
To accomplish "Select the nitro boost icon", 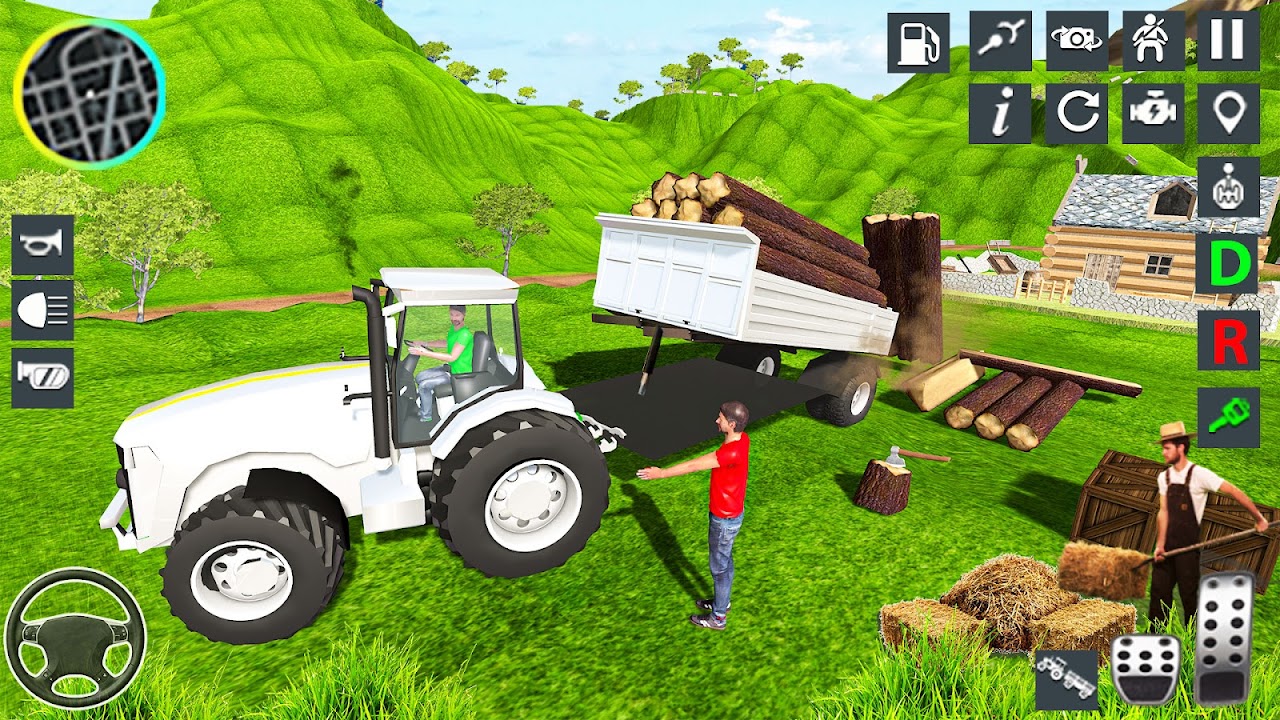I will pos(1000,42).
